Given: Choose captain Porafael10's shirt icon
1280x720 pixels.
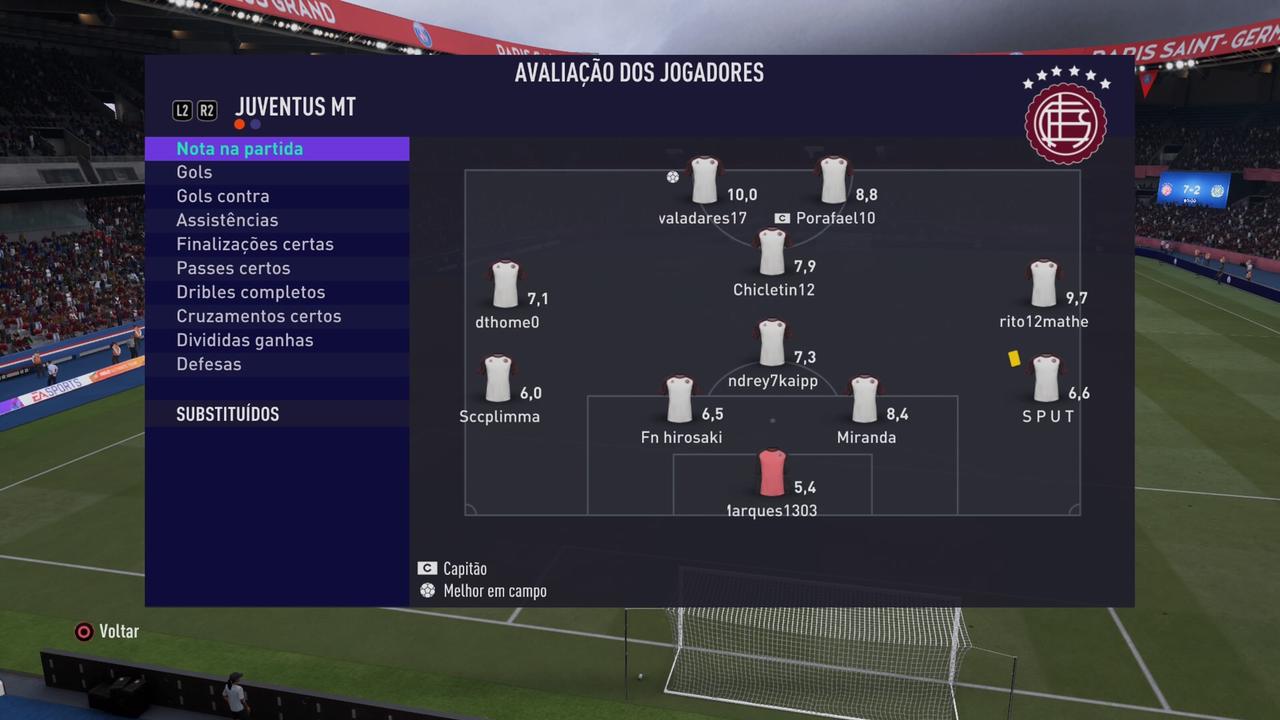Looking at the screenshot, I should (834, 181).
